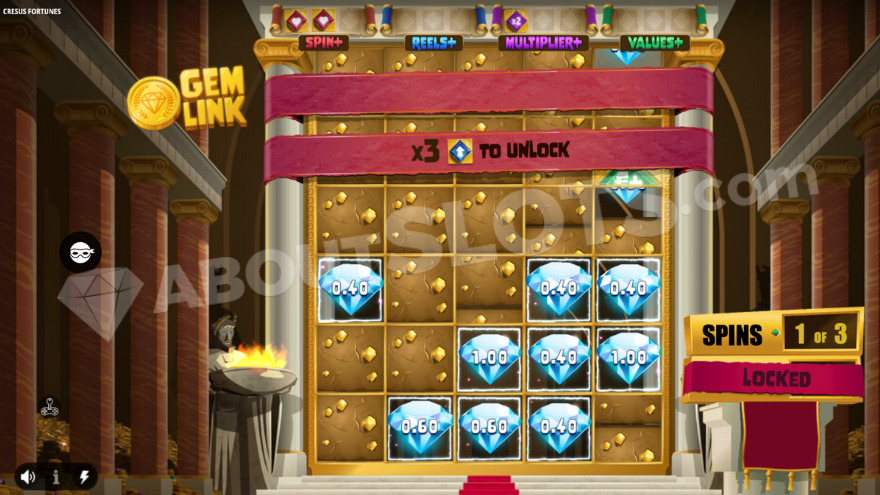Select the REELS+ feature label
This screenshot has width=880, height=495.
[433, 43]
